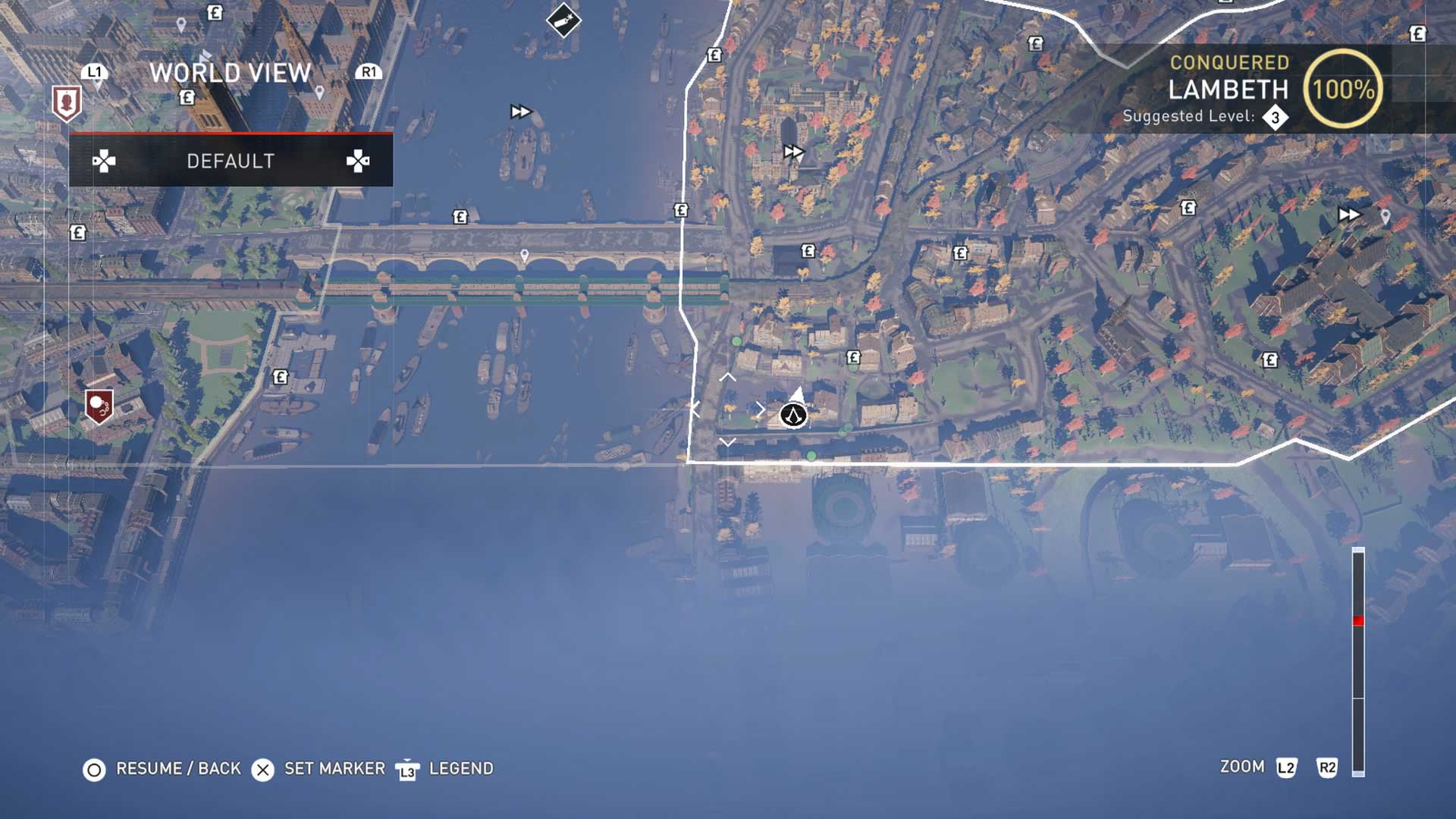The height and width of the screenshot is (819, 1456).
Task: Click the fast travel icon above the river
Action: [x=519, y=111]
